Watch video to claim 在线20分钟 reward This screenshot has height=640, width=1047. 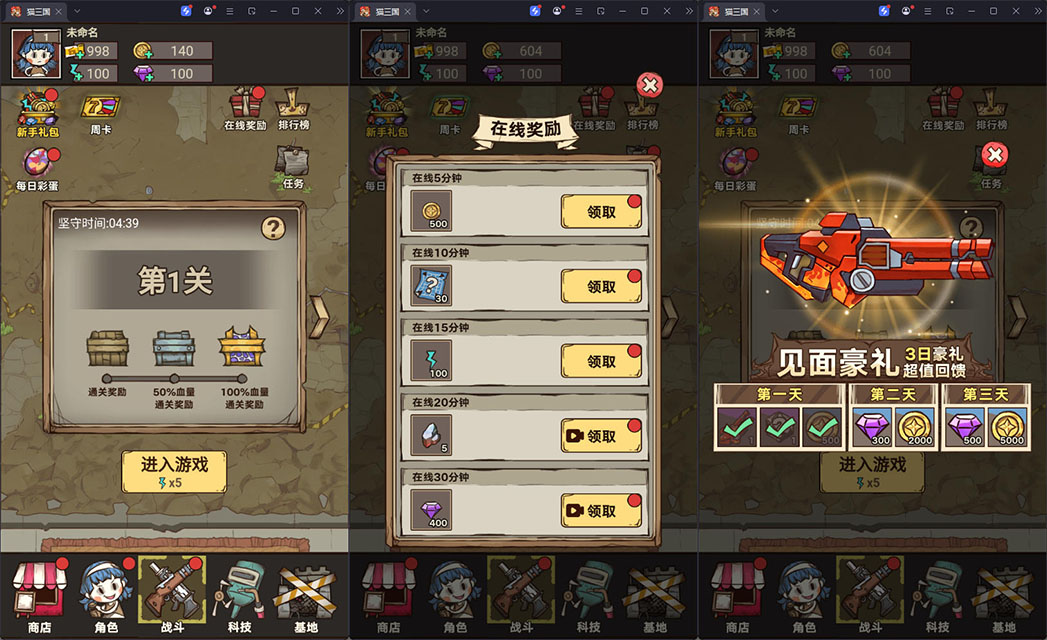click(x=601, y=436)
